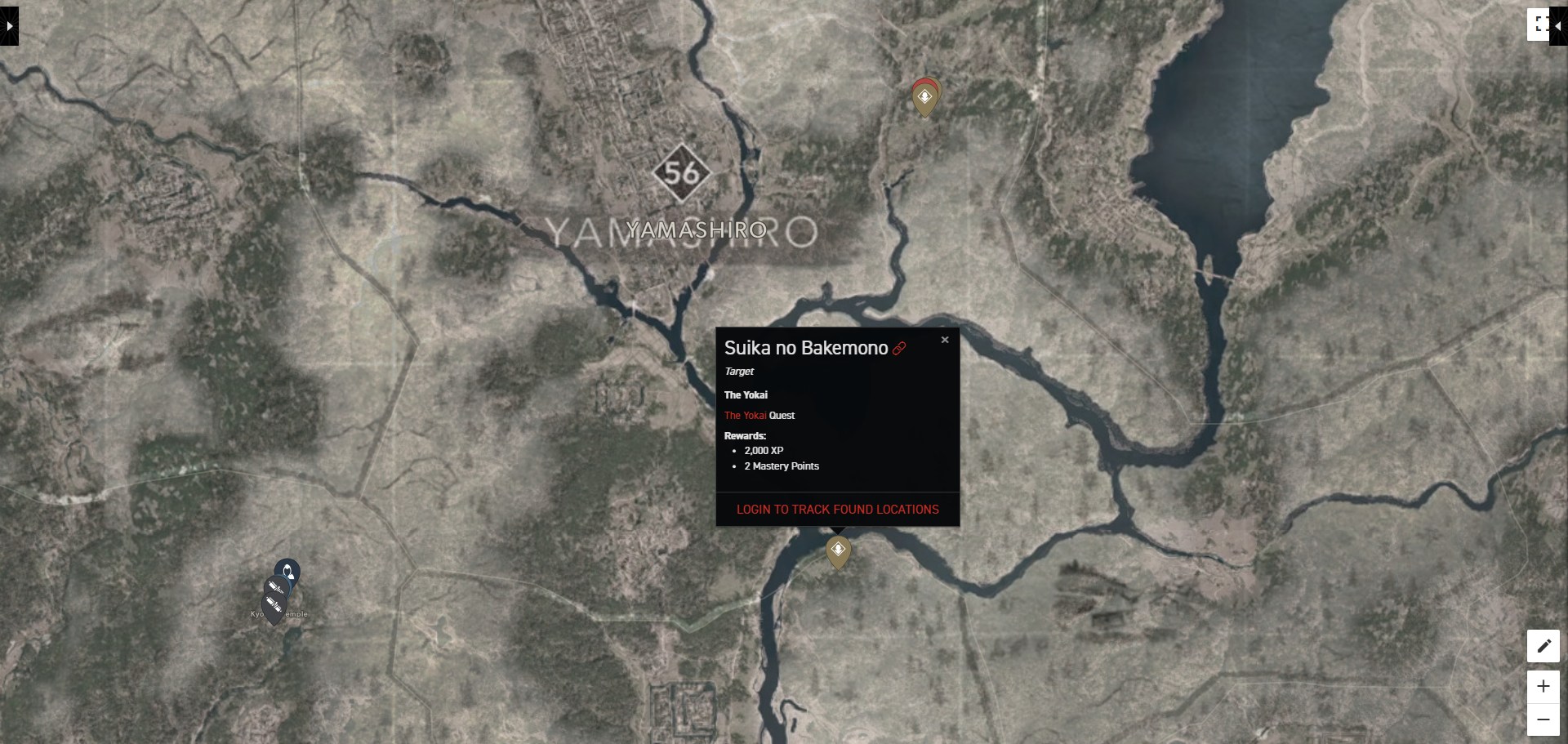Click the fullscreen view icon at top right

[1539, 24]
